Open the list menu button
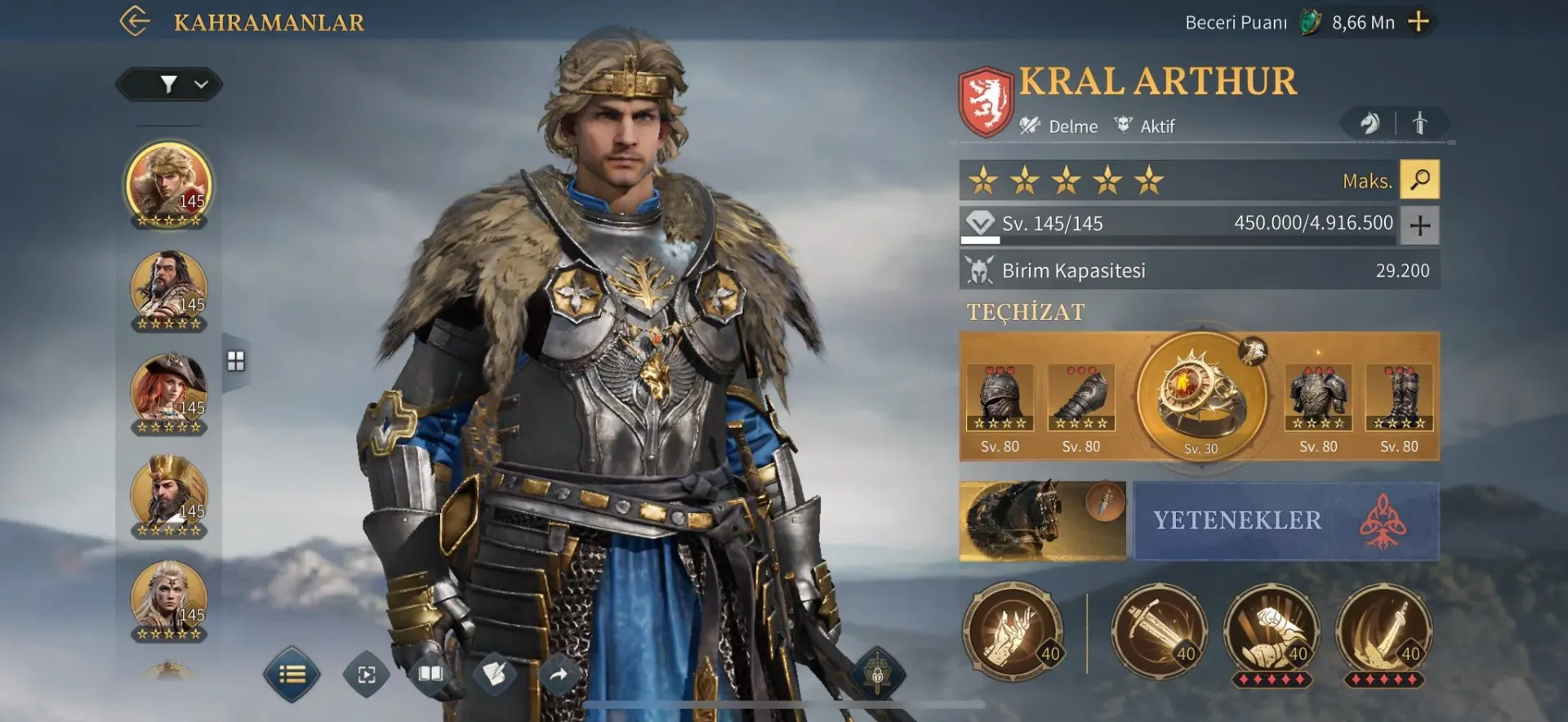This screenshot has height=722, width=1568. tap(292, 675)
